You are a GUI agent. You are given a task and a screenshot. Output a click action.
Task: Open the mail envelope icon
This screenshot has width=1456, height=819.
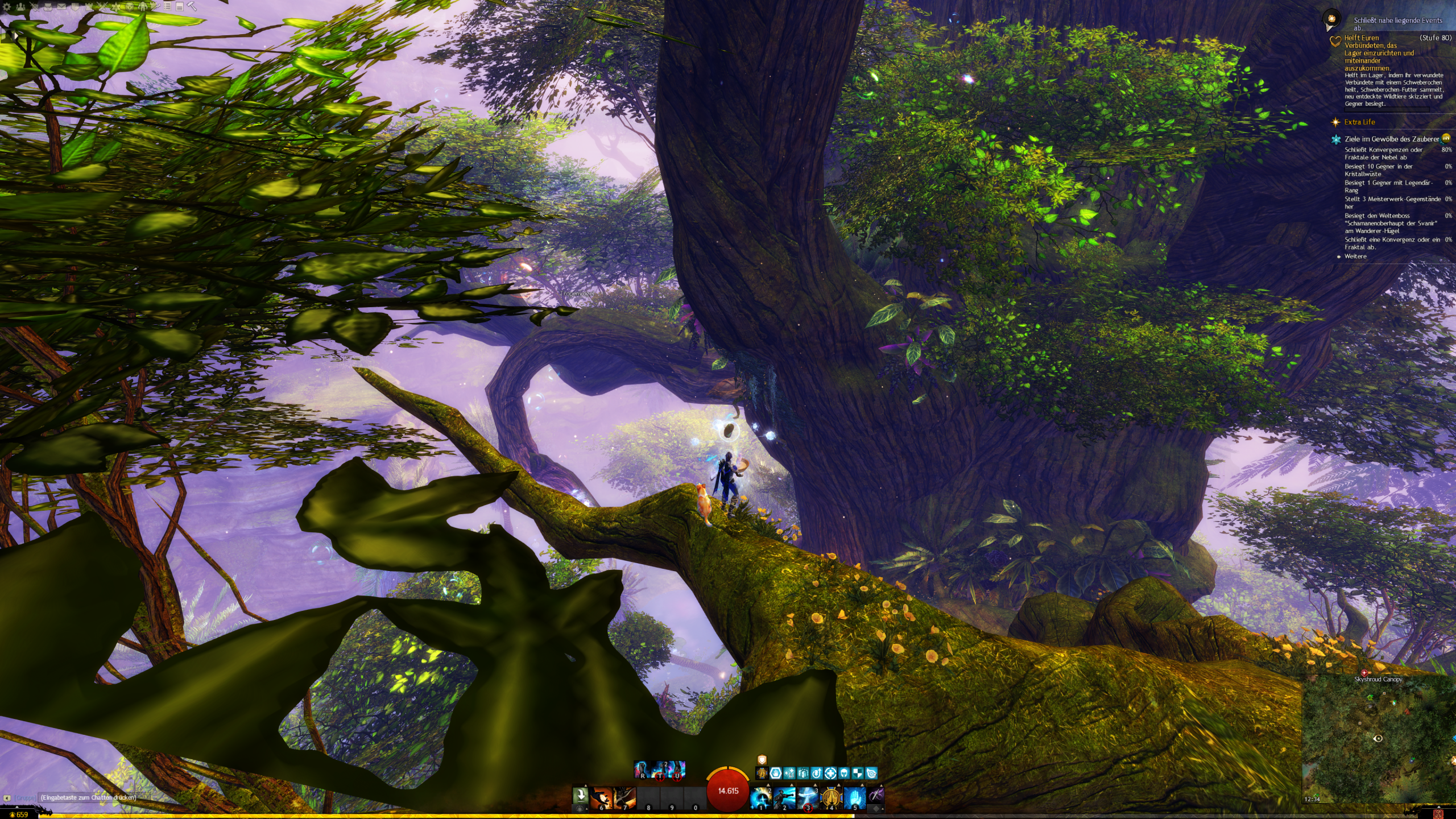[x=61, y=7]
